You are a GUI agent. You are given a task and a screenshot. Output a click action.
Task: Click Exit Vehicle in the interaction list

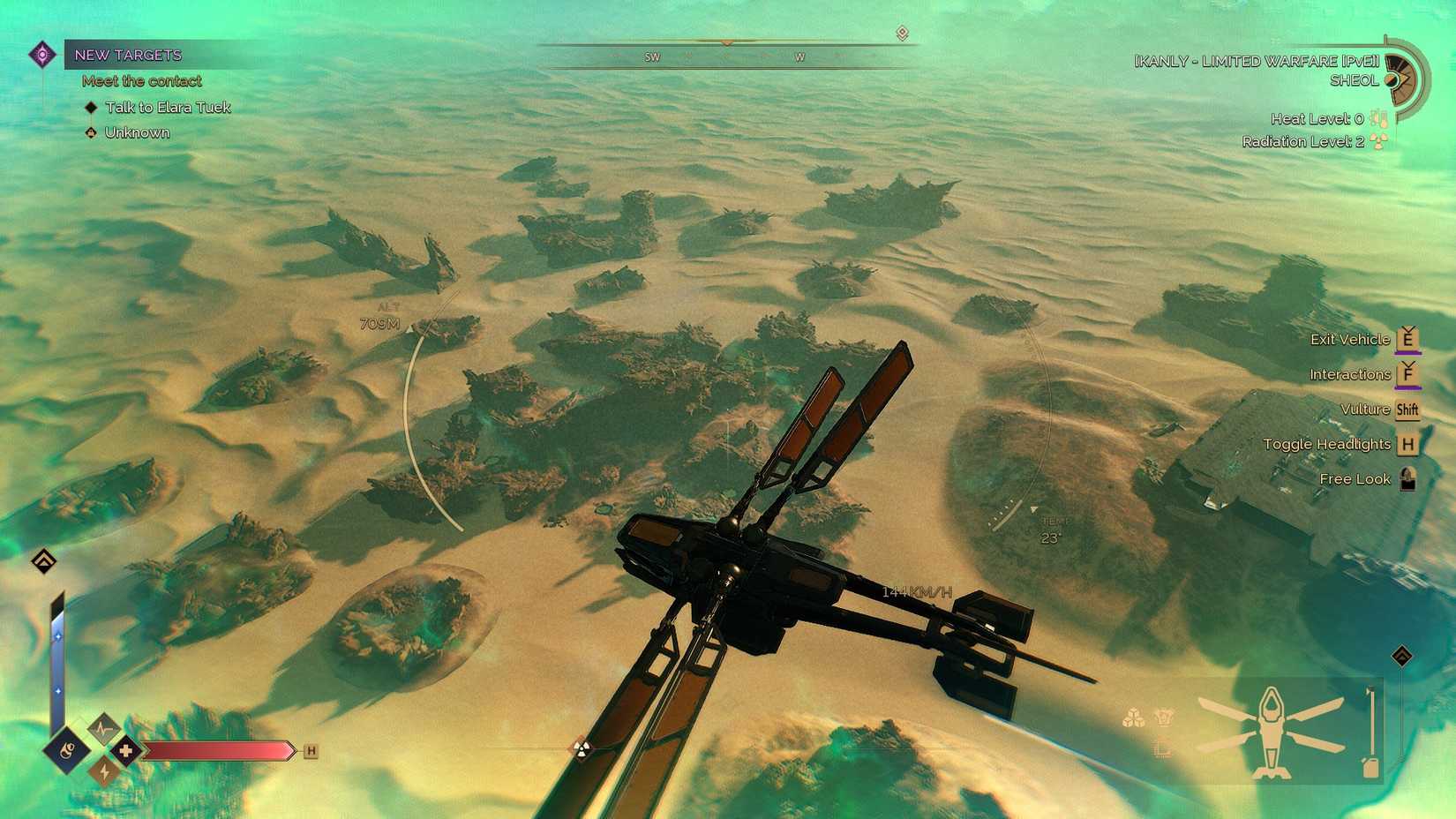pos(1349,338)
